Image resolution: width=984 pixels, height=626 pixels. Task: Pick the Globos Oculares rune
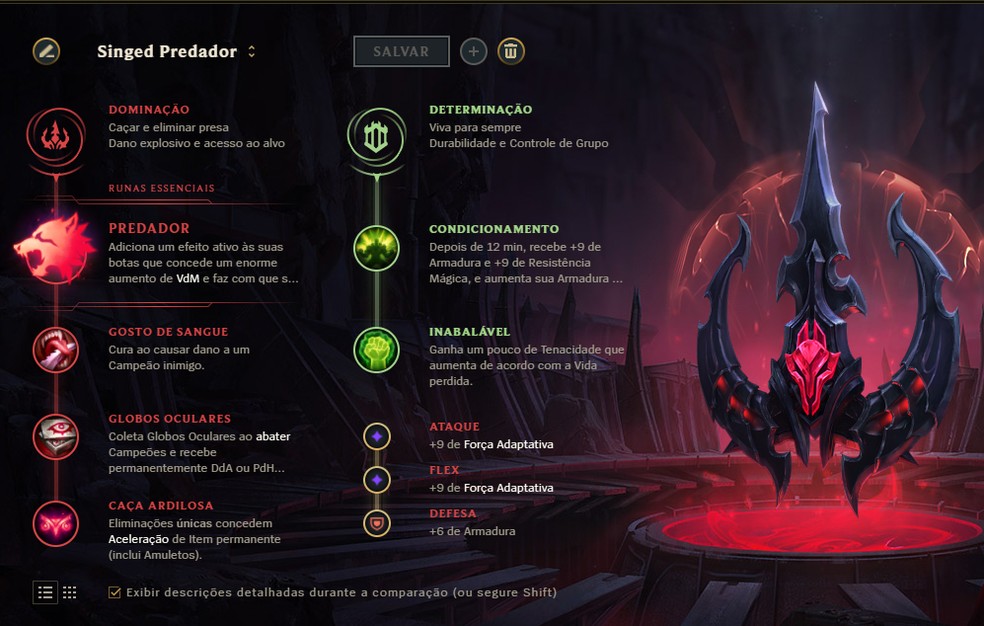click(x=55, y=436)
